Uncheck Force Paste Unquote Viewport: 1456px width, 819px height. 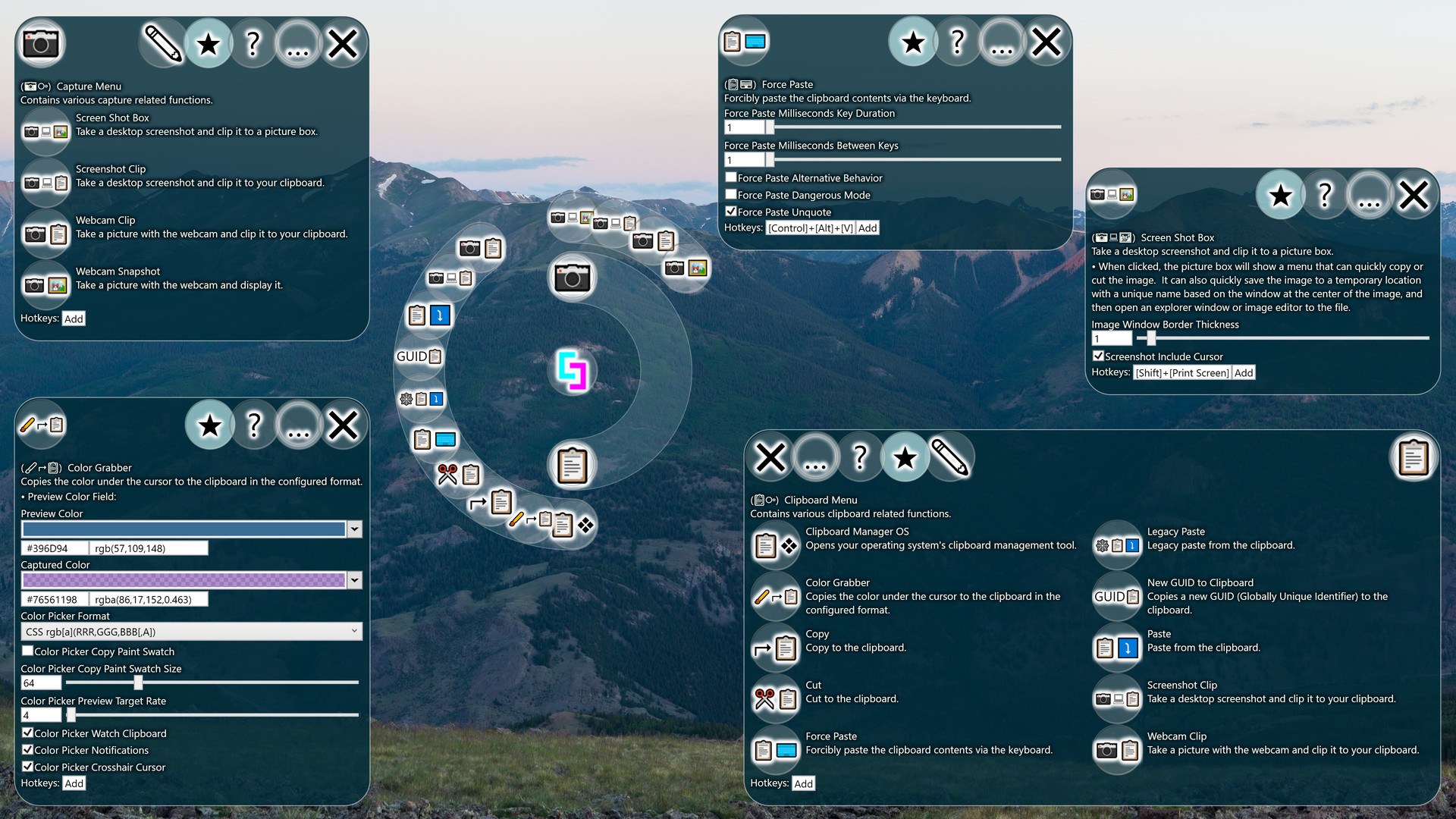coord(731,212)
